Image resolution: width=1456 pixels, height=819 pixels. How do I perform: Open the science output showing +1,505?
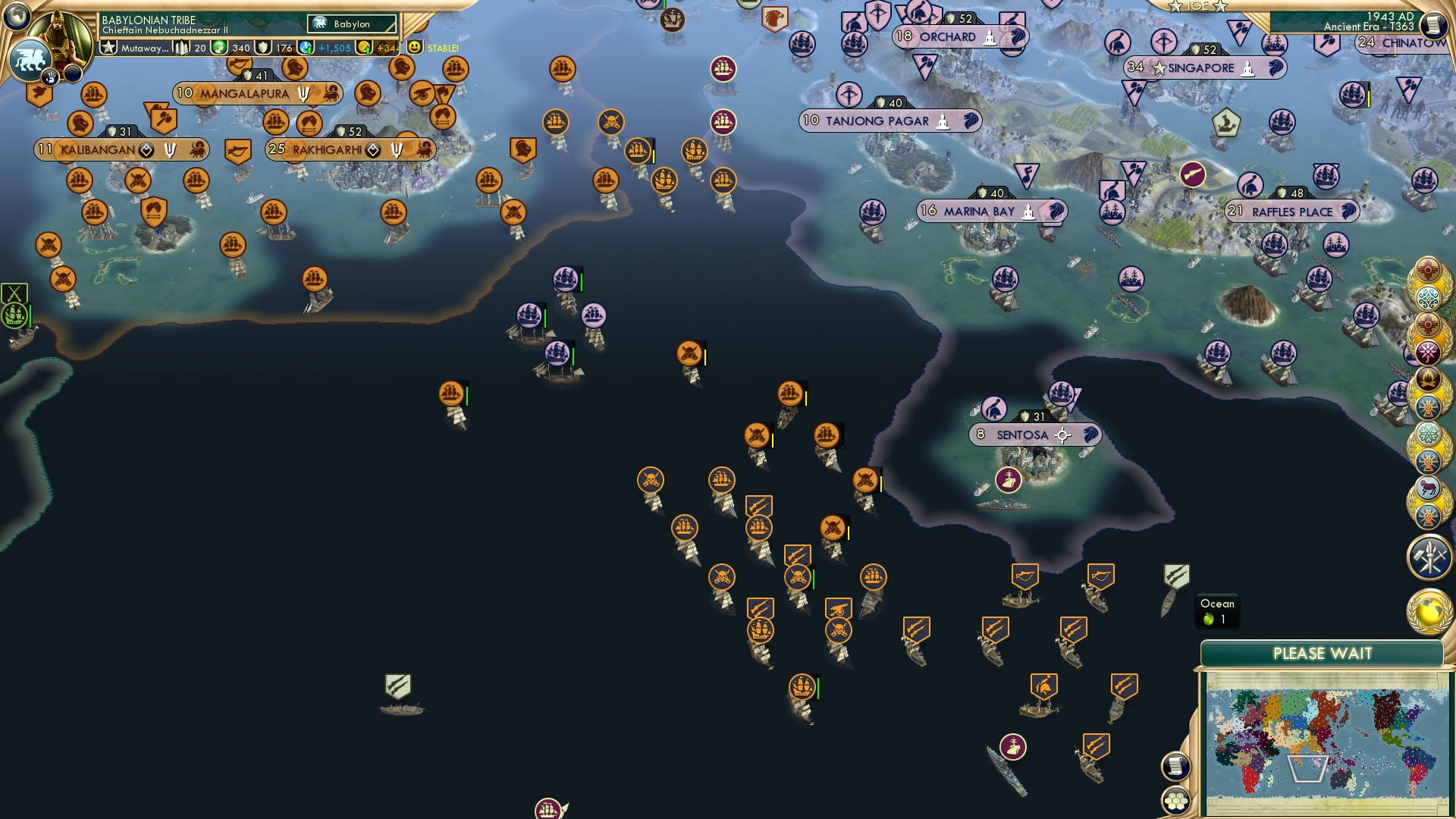pos(326,48)
